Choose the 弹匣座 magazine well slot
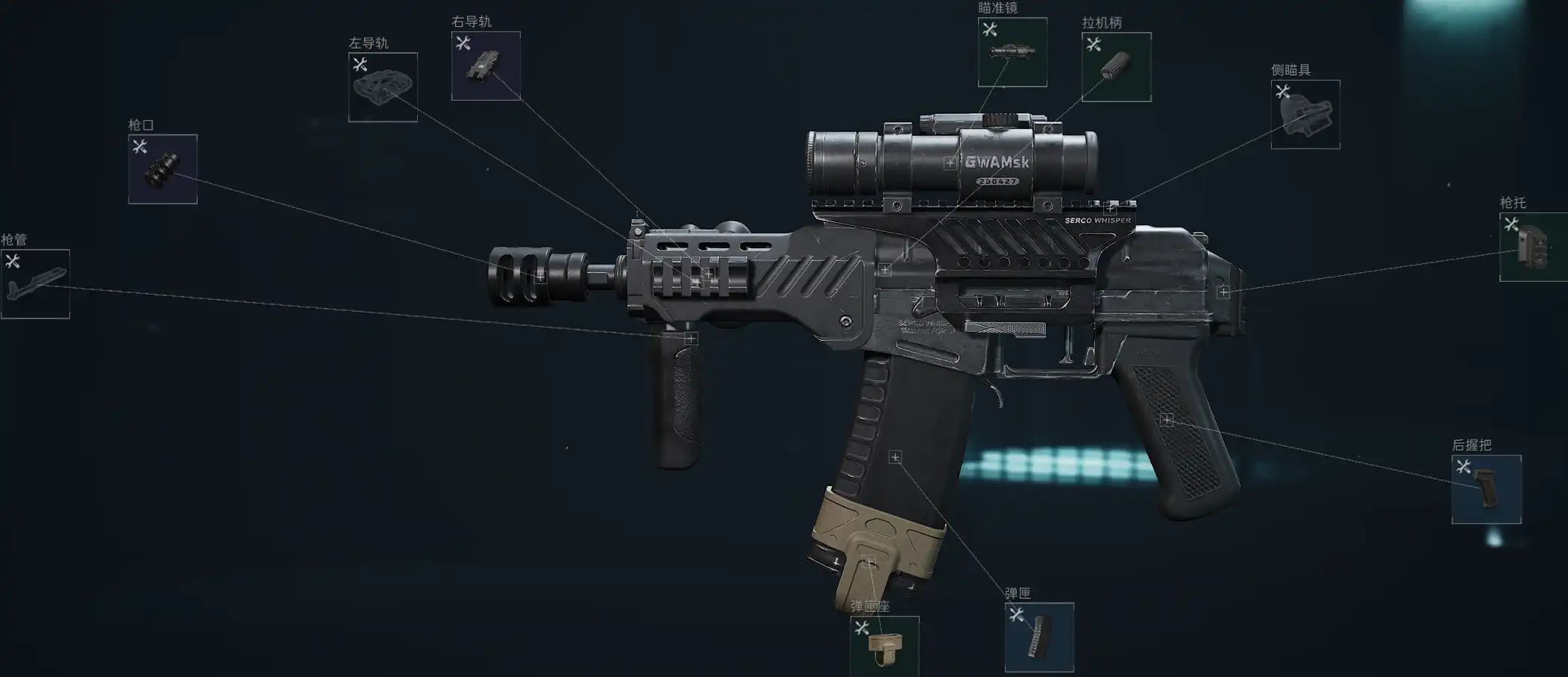This screenshot has width=1568, height=677. (885, 647)
